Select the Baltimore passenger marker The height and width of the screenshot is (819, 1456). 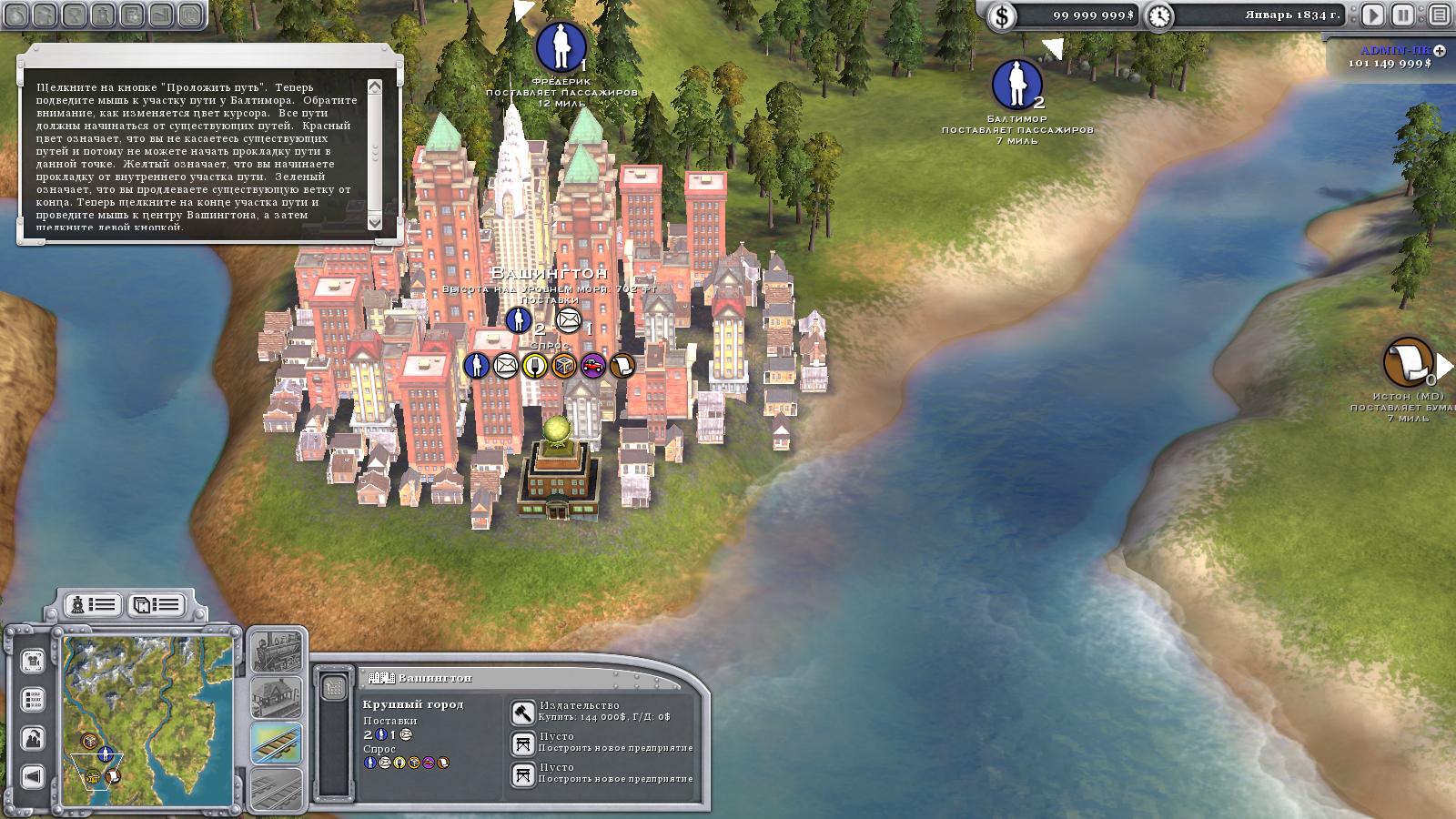[1016, 84]
